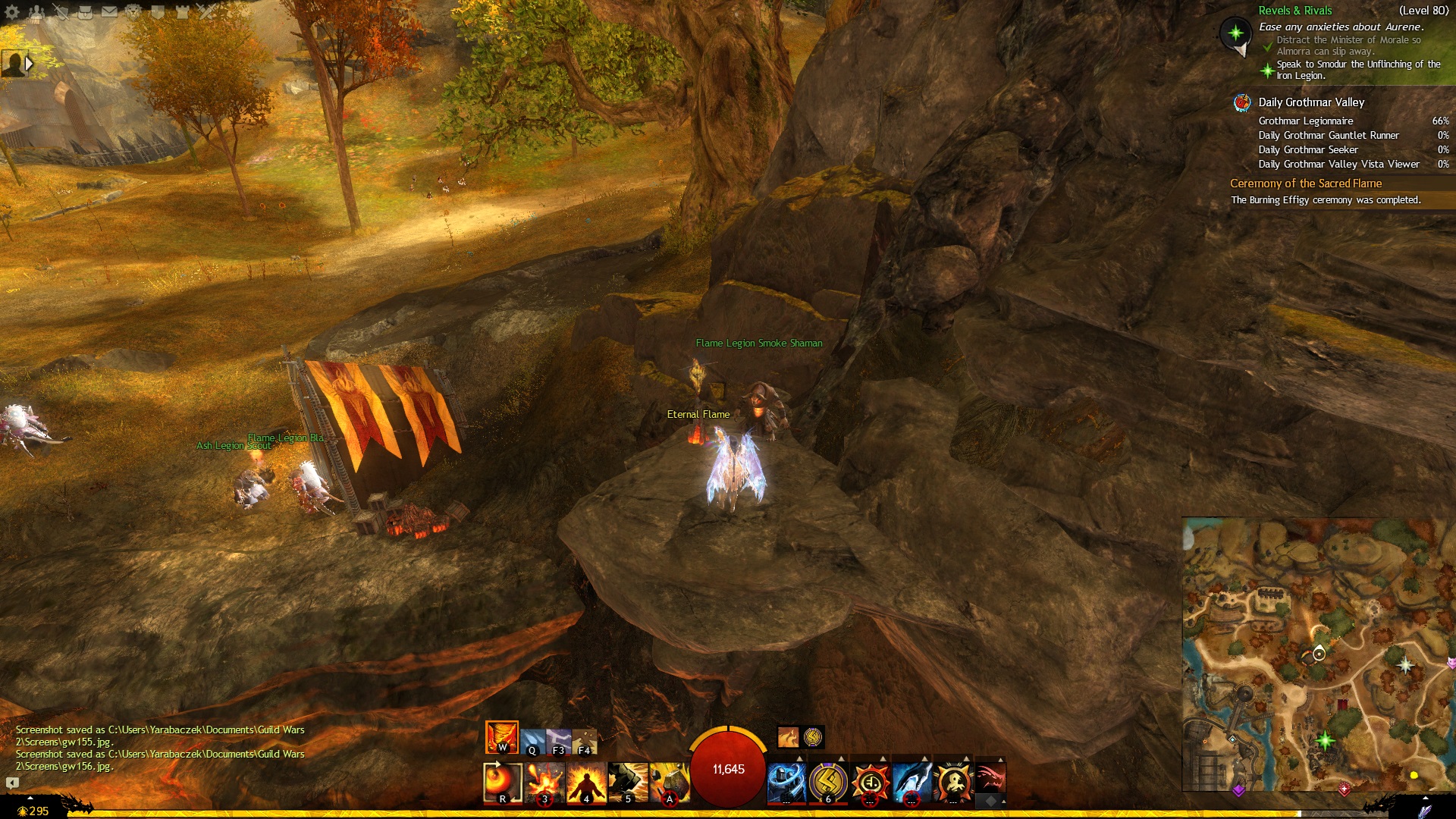Use the lava eruption skill in slot 3
Viewport: 1456px width, 819px height.
pyautogui.click(x=544, y=783)
